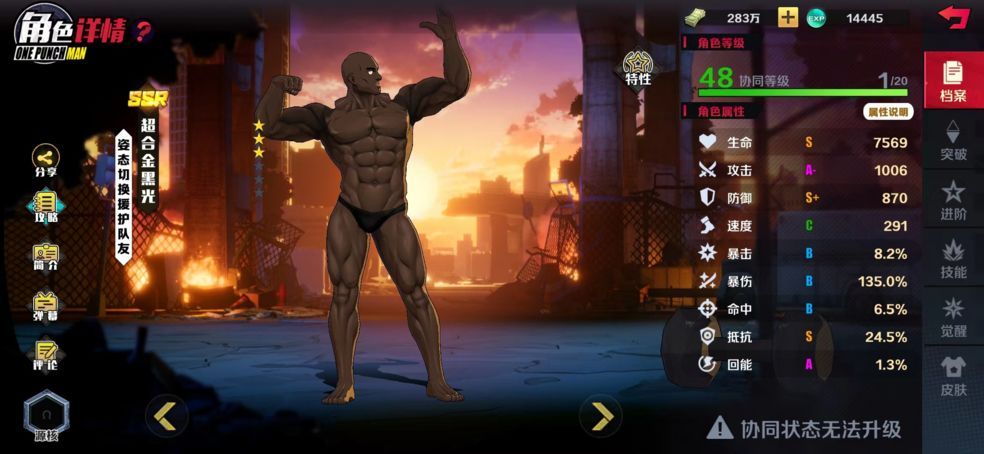The image size is (984, 454).
Task: Tap the red back arrow
Action: (954, 17)
